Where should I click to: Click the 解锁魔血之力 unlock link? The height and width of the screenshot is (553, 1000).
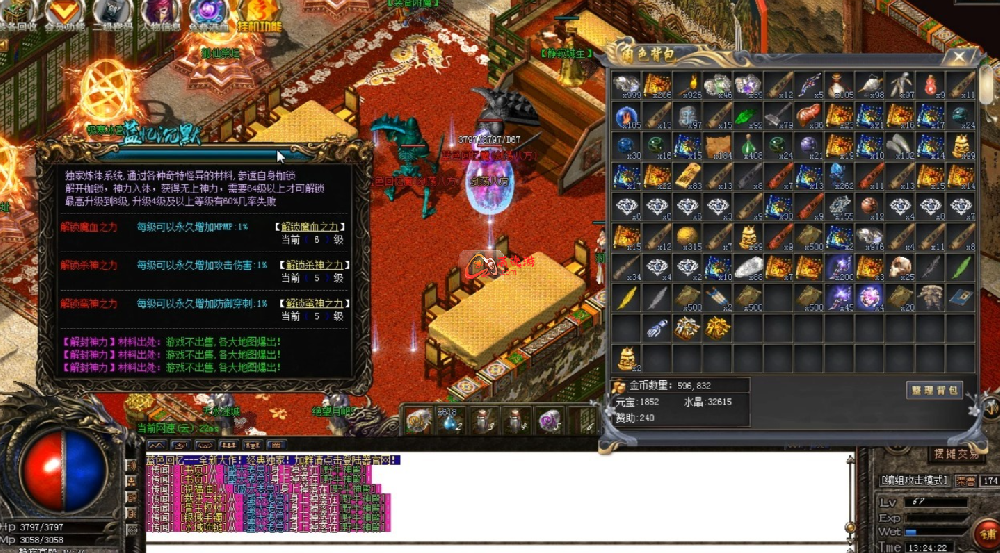[x=310, y=227]
